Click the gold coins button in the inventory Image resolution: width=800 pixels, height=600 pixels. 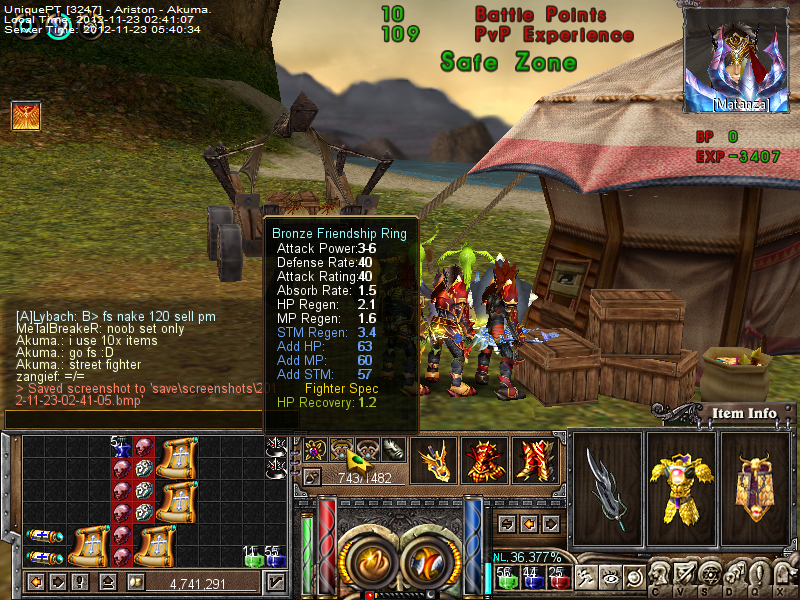135,582
